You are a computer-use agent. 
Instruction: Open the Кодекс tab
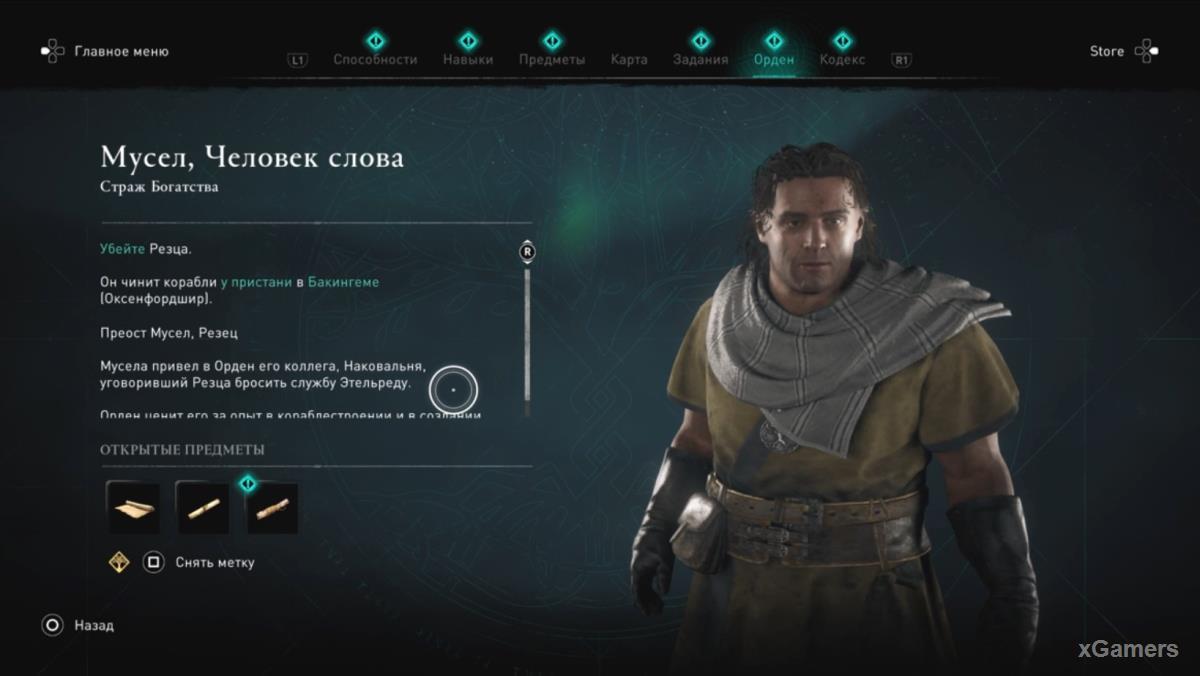pos(842,58)
